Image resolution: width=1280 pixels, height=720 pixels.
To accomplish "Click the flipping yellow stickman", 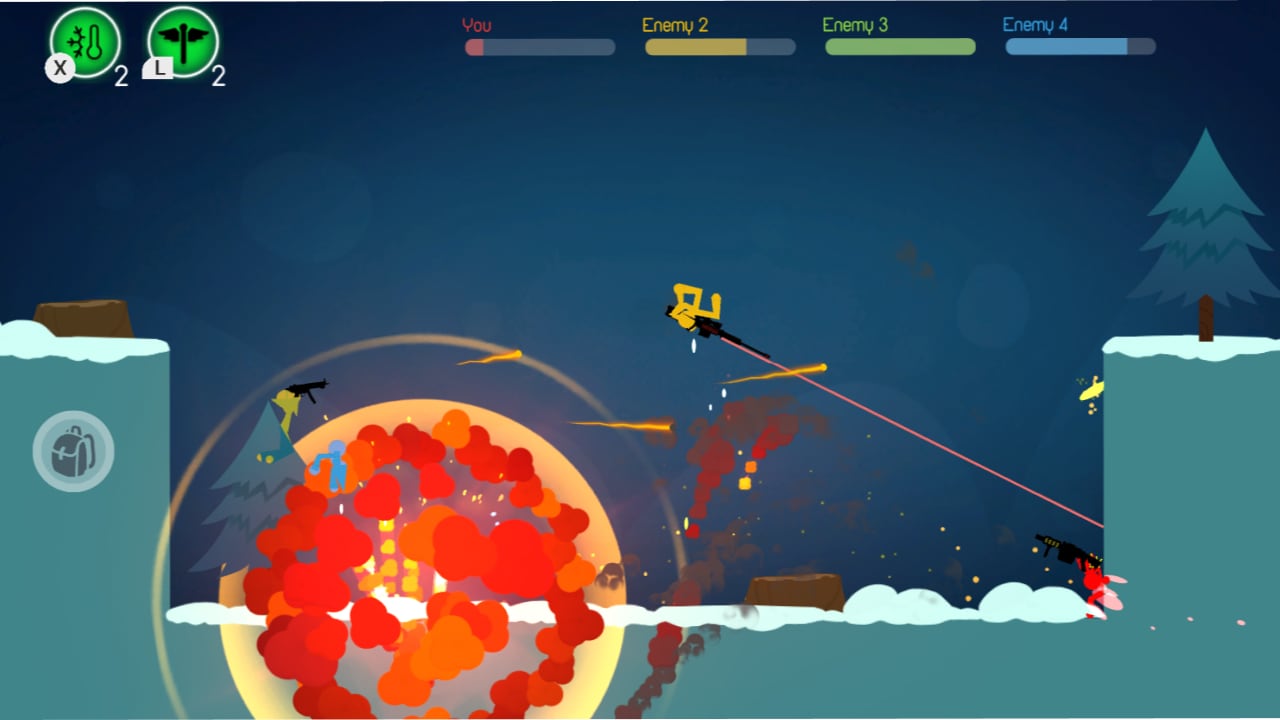I will 690,305.
